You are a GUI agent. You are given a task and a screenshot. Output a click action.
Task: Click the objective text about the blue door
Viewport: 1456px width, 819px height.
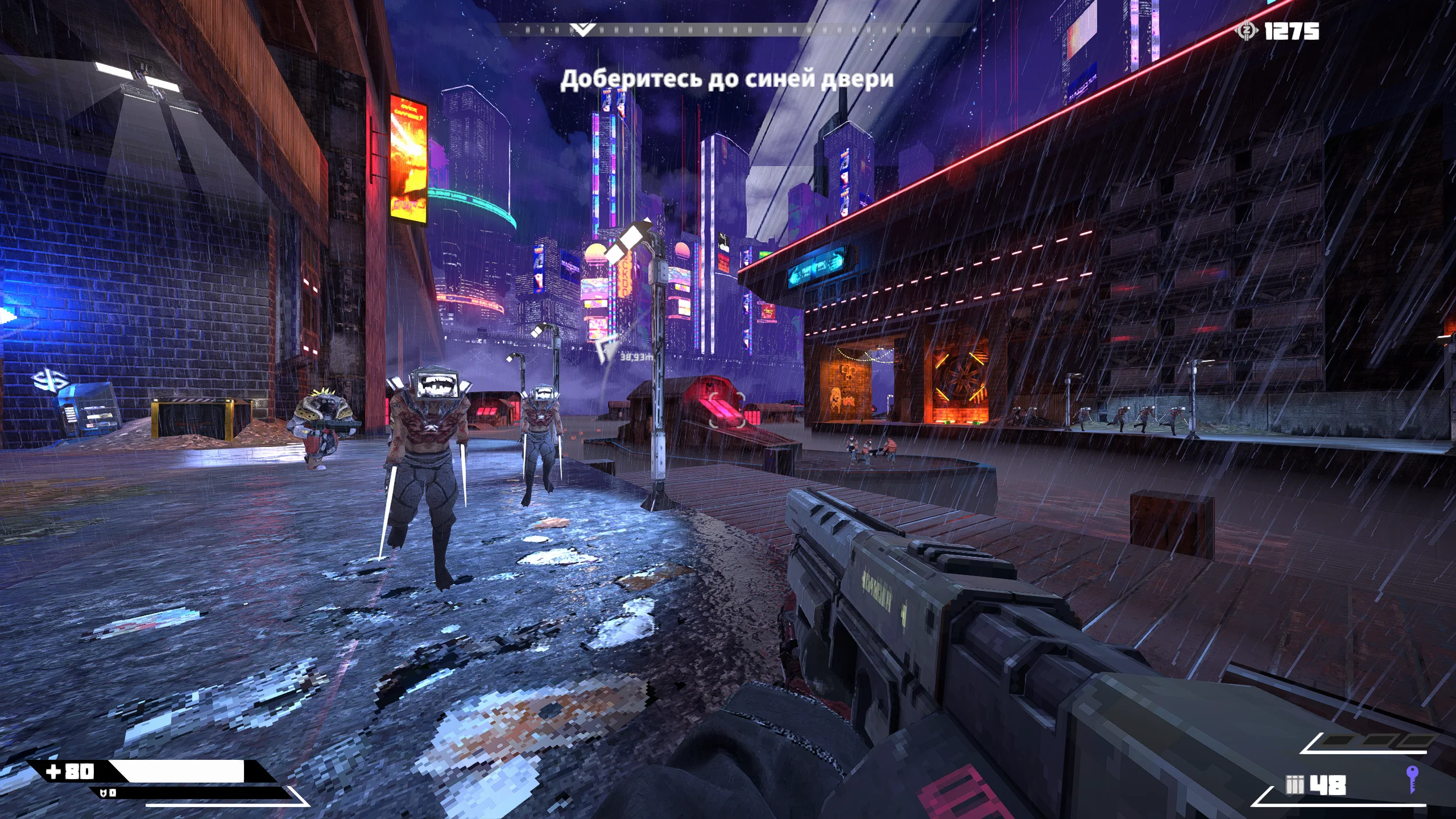tap(726, 80)
